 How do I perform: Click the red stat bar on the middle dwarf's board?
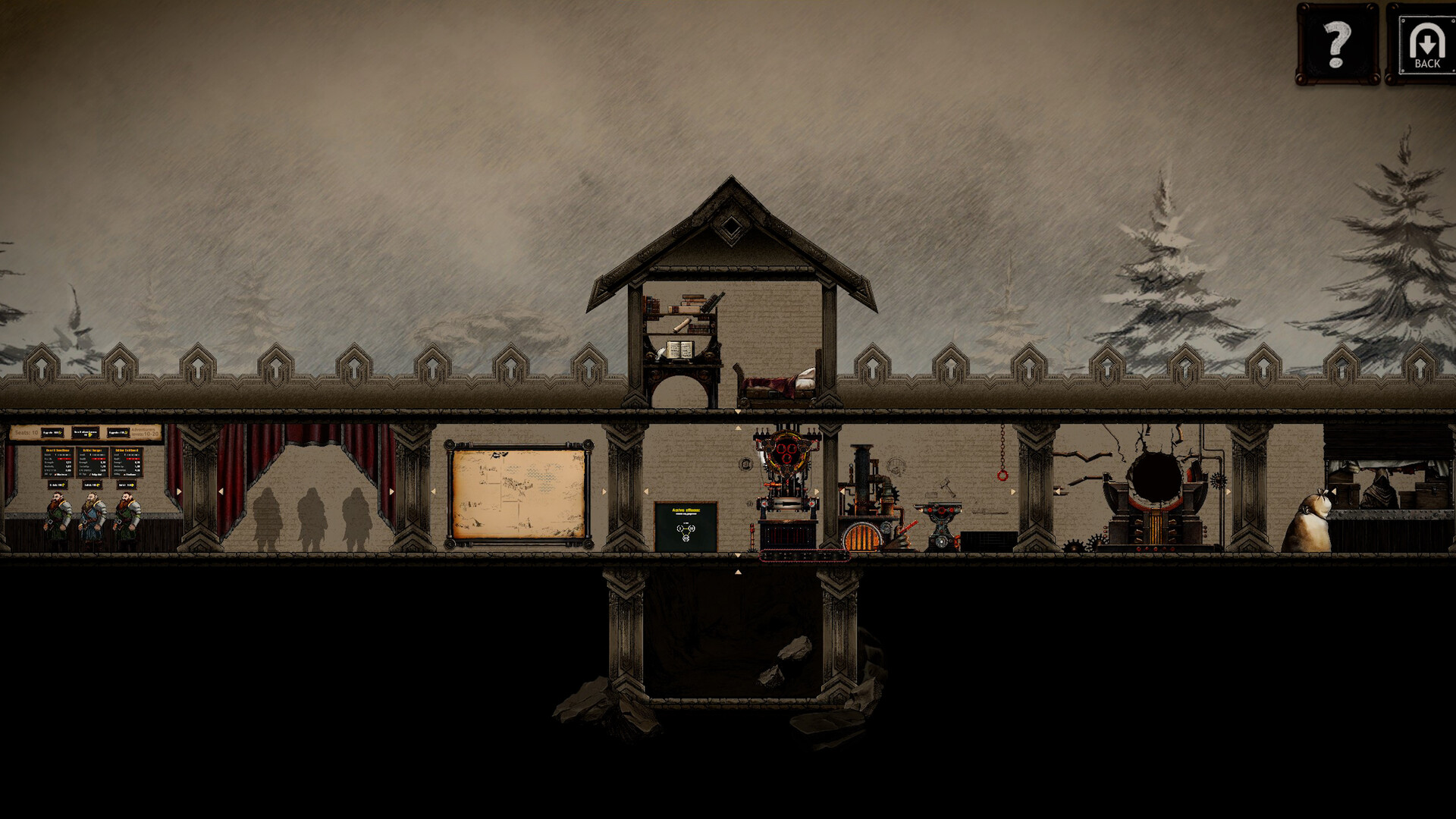(x=99, y=459)
